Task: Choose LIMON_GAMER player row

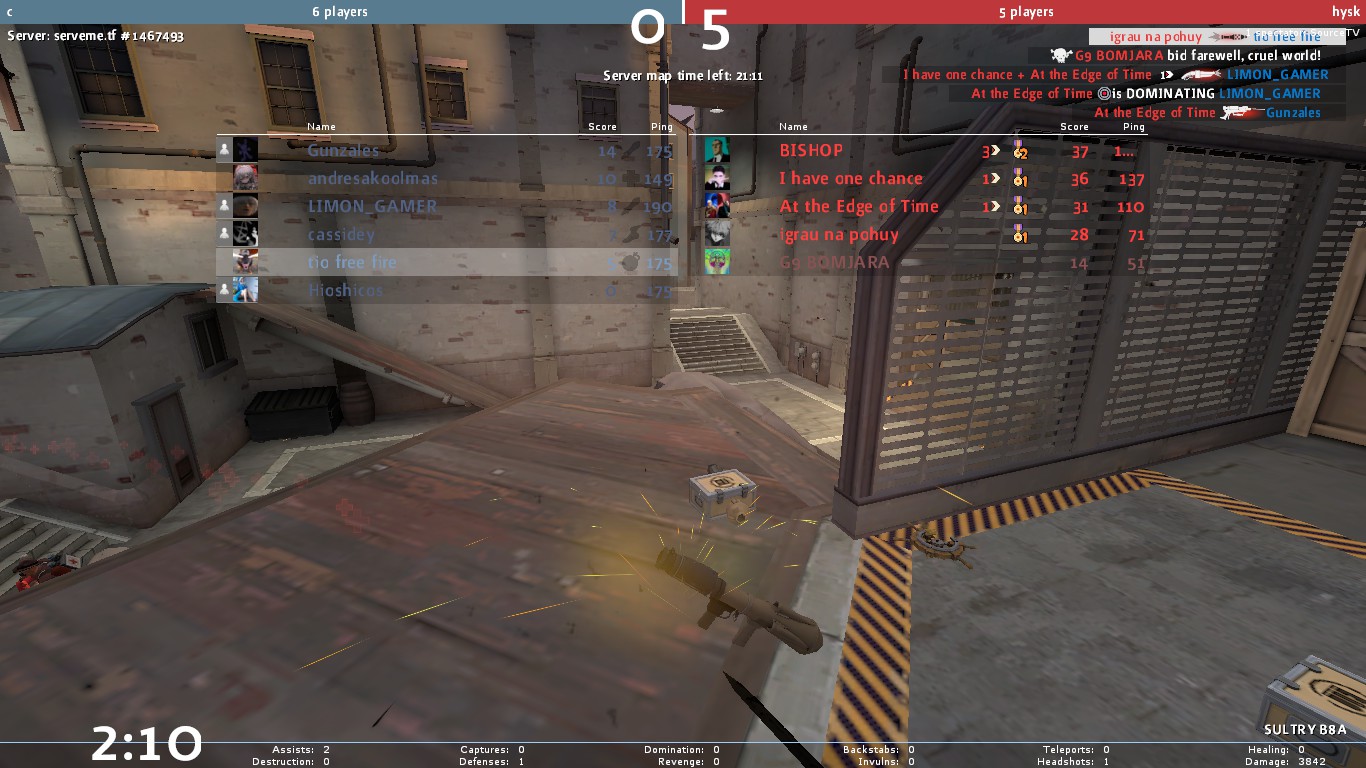Action: click(x=372, y=206)
